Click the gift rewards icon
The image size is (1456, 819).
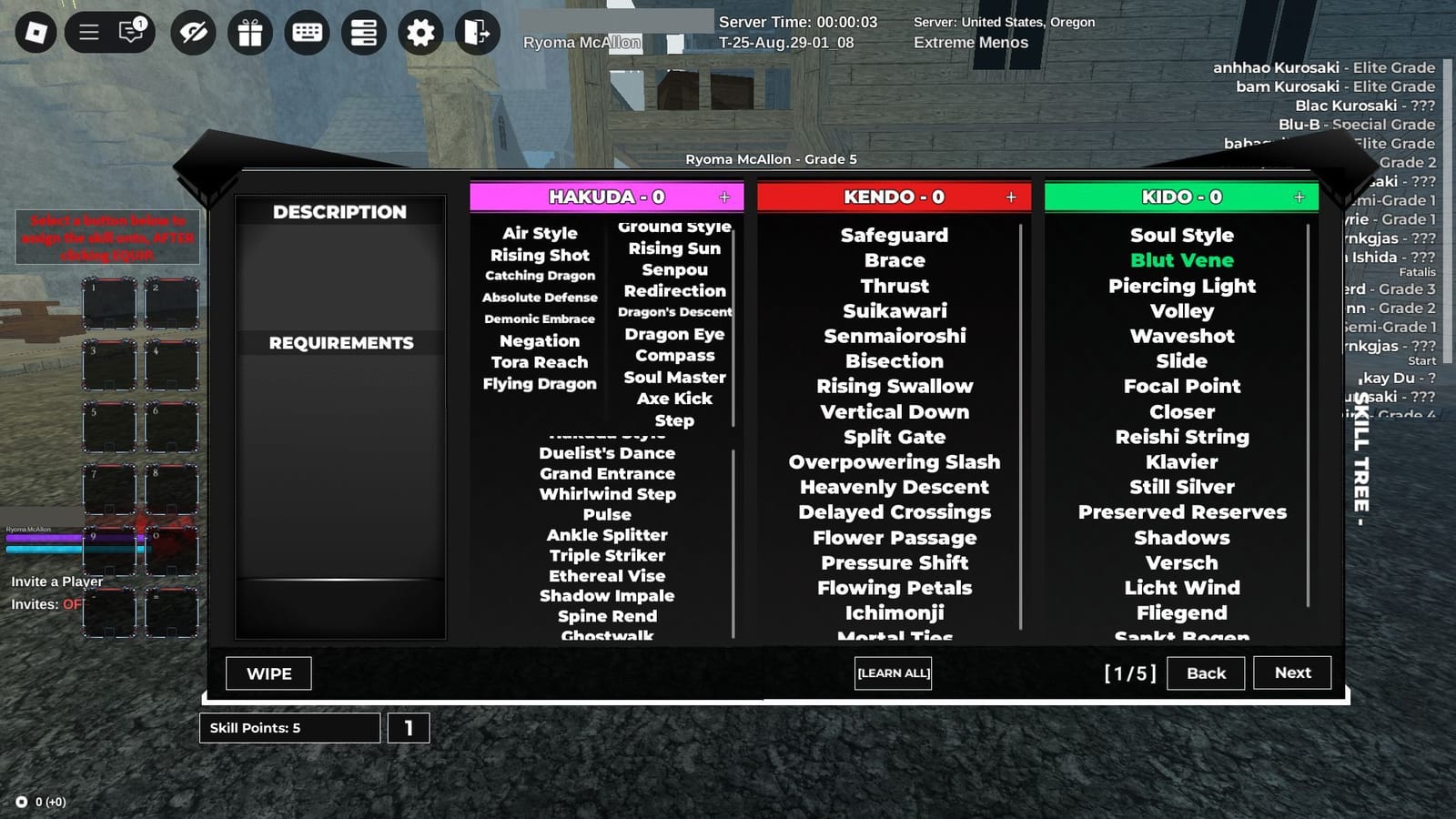pyautogui.click(x=249, y=32)
